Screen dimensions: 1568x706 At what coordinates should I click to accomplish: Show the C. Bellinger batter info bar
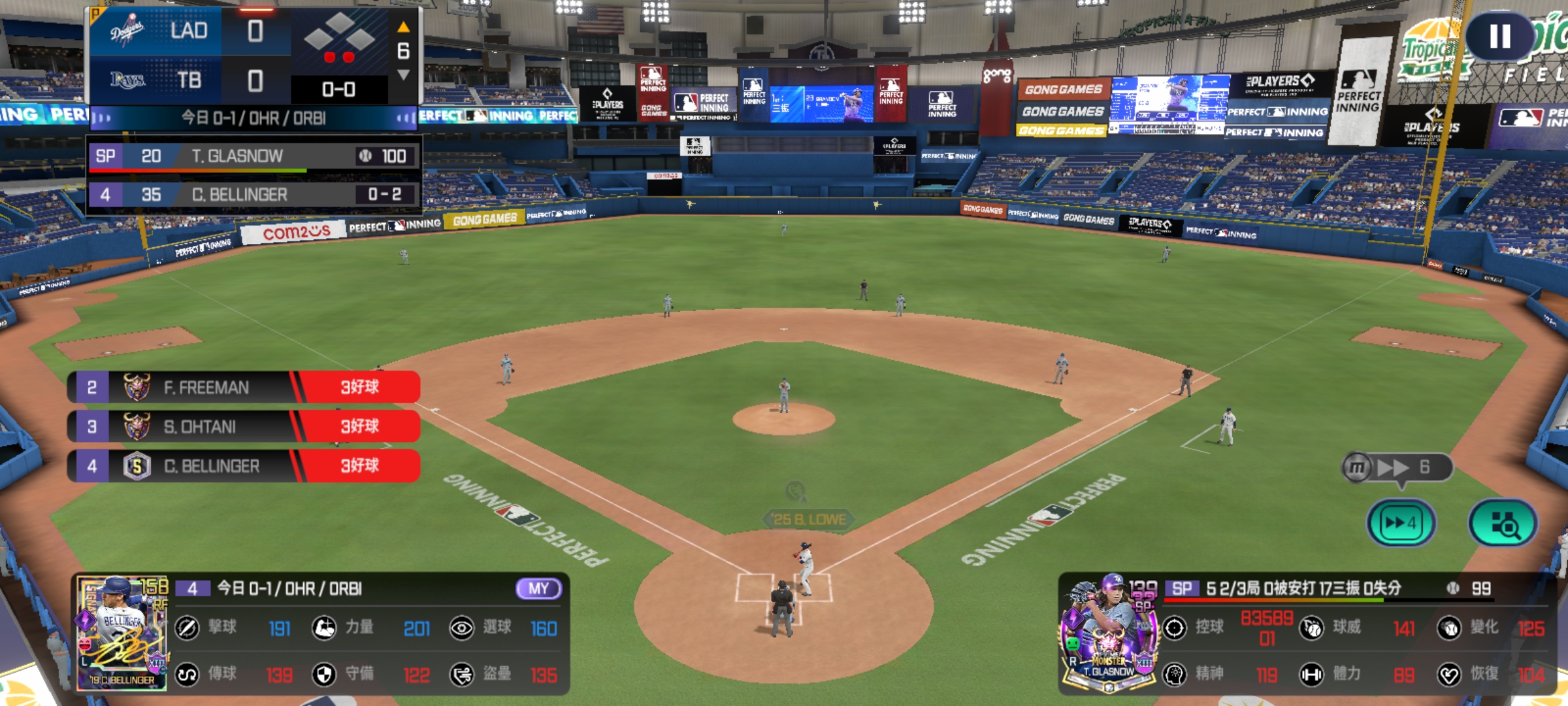253,195
